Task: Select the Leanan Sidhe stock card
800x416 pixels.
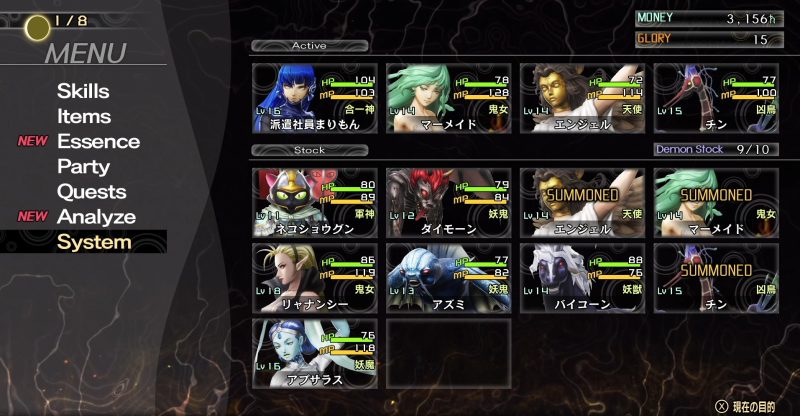Action: [314, 277]
